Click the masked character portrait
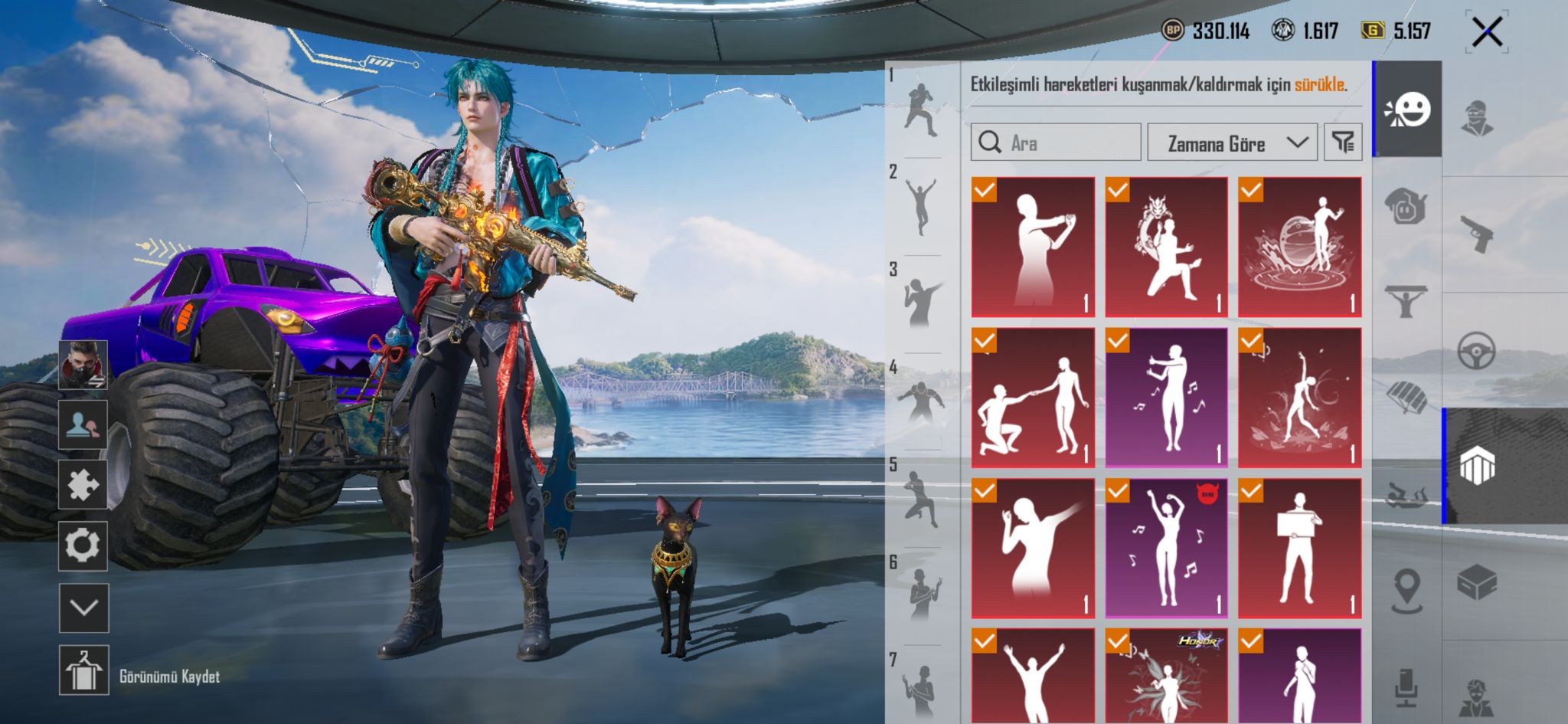1568x724 pixels. tap(83, 363)
